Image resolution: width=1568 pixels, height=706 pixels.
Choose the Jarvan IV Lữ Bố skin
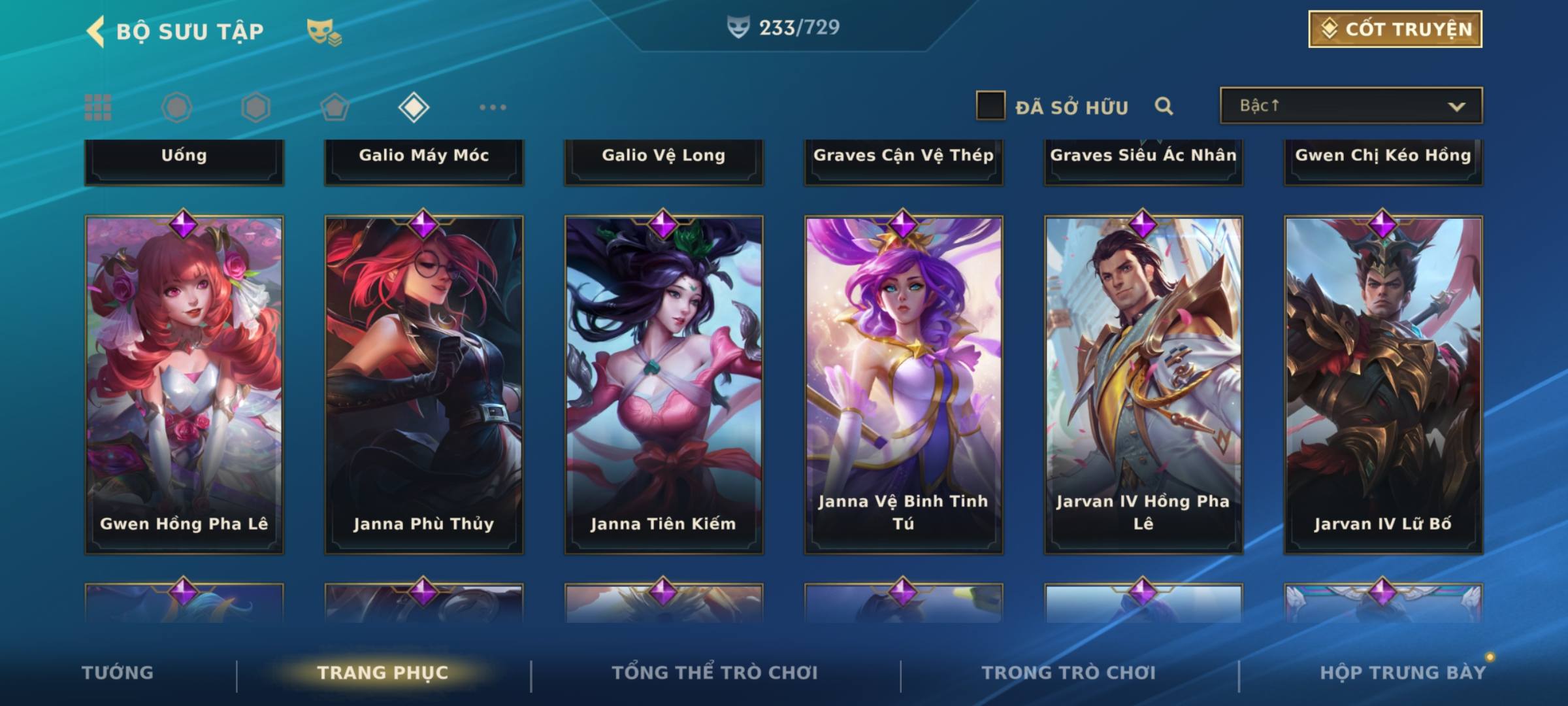(1383, 386)
